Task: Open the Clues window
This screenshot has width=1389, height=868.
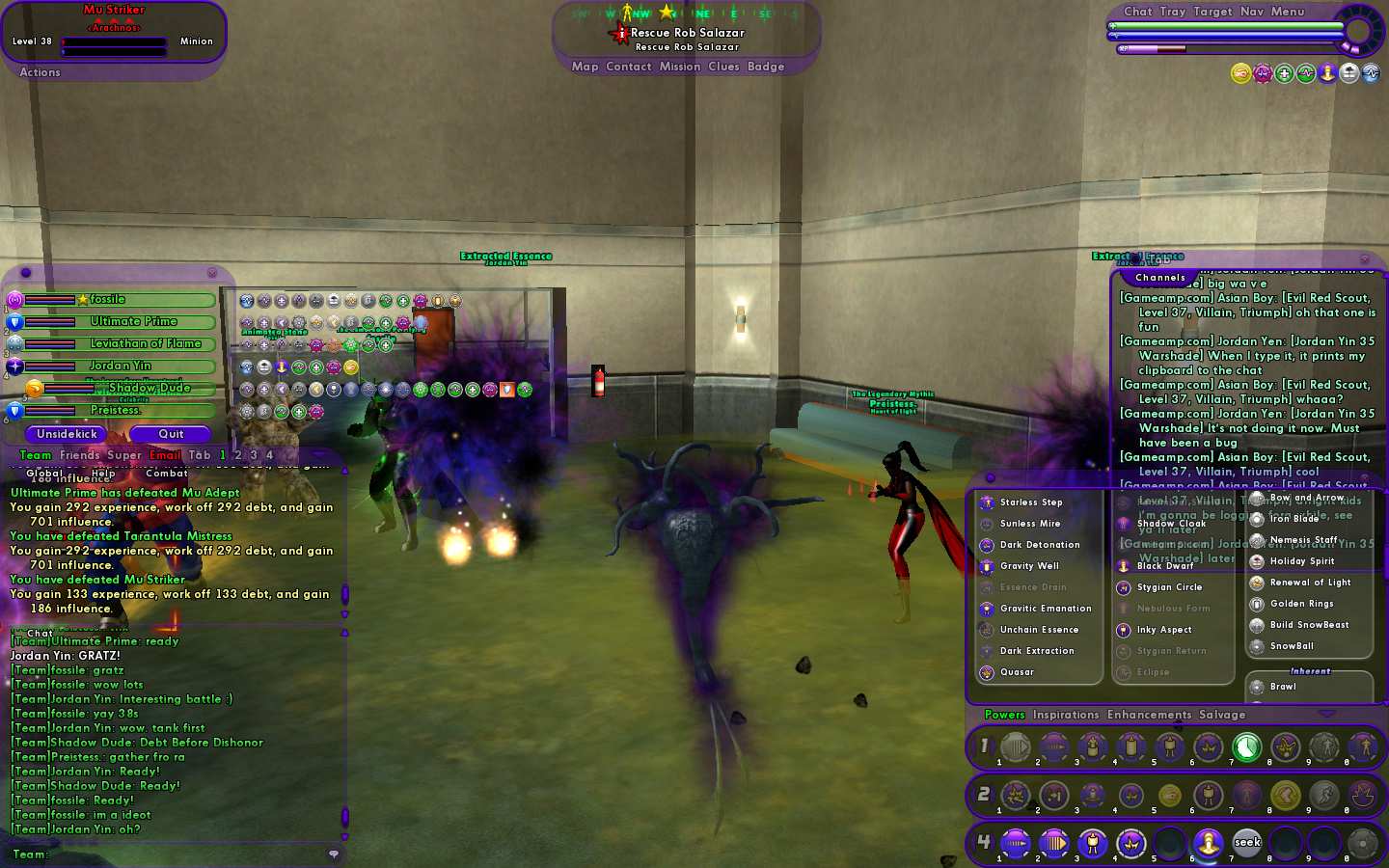Action: [723, 67]
